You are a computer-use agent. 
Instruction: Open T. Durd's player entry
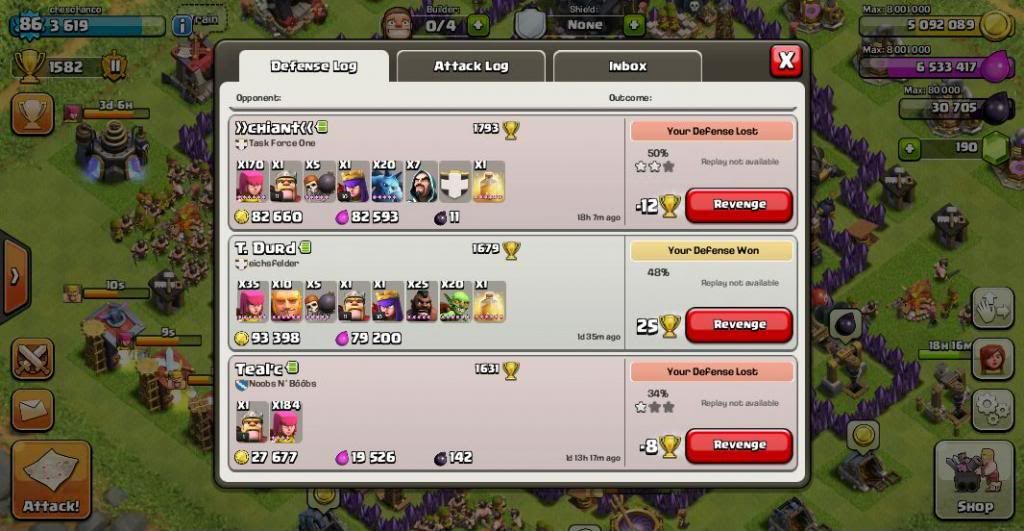[265, 248]
